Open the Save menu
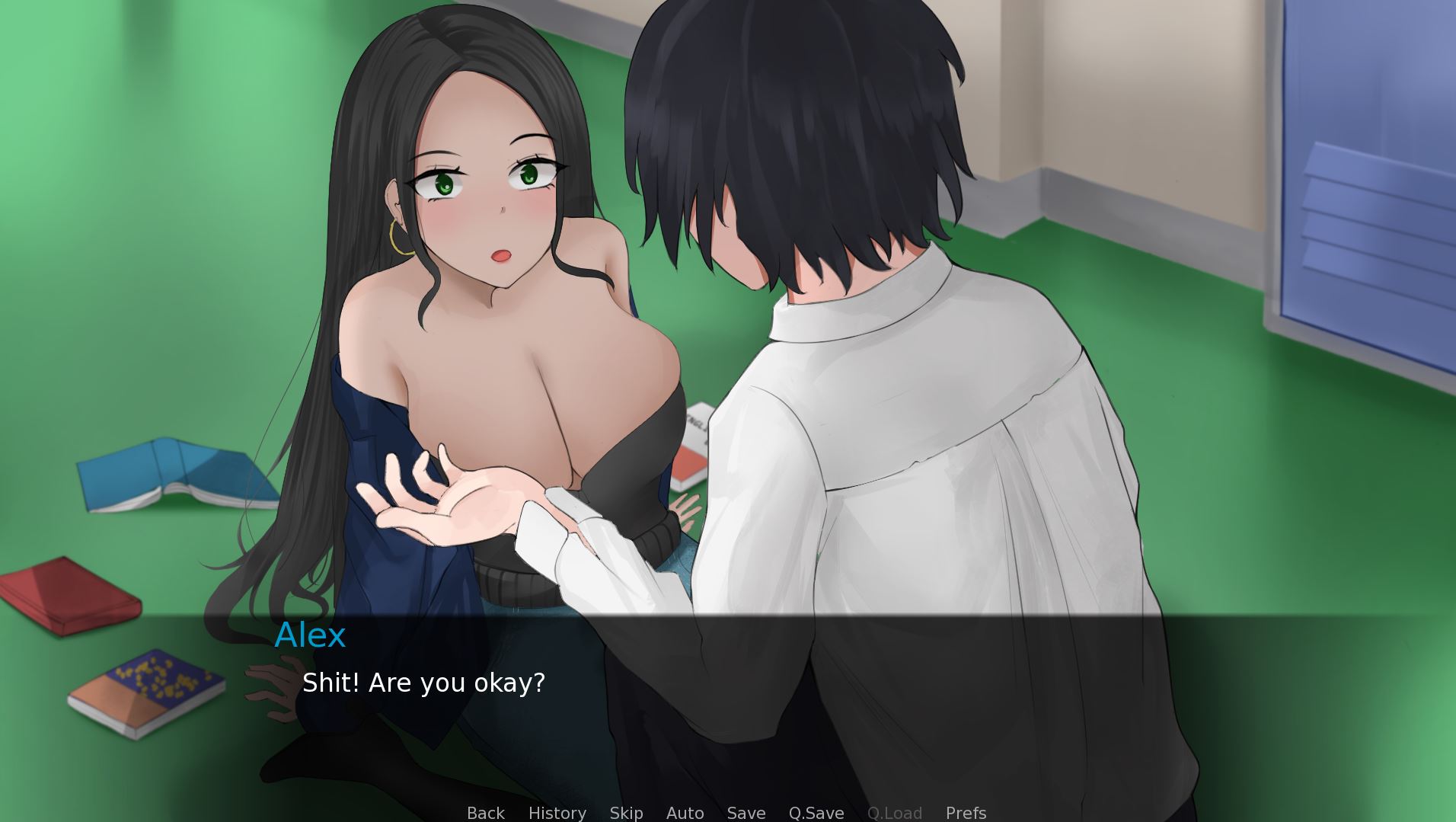Viewport: 1456px width, 822px height. tap(746, 813)
